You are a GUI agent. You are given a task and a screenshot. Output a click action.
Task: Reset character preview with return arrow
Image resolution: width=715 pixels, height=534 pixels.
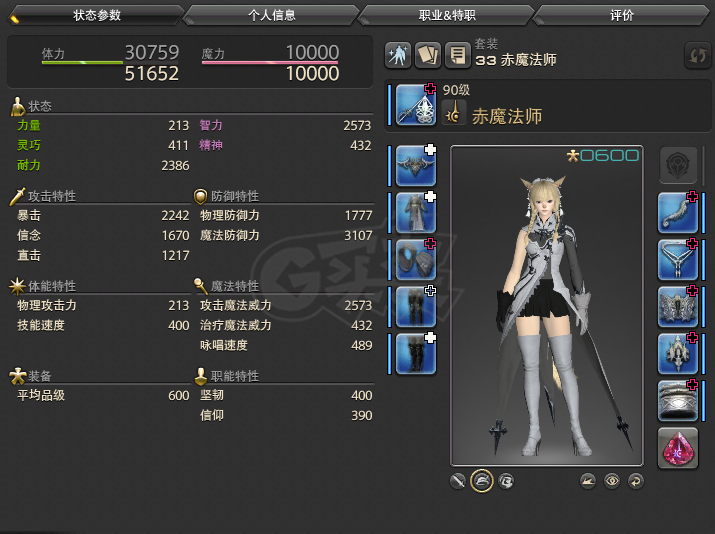click(636, 481)
